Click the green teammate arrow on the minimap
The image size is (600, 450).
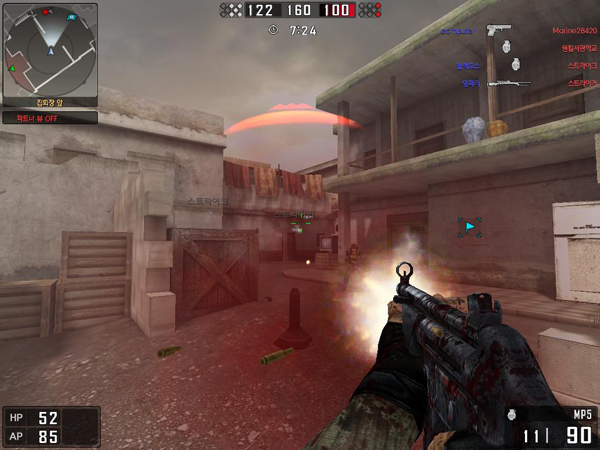pyautogui.click(x=12, y=69)
